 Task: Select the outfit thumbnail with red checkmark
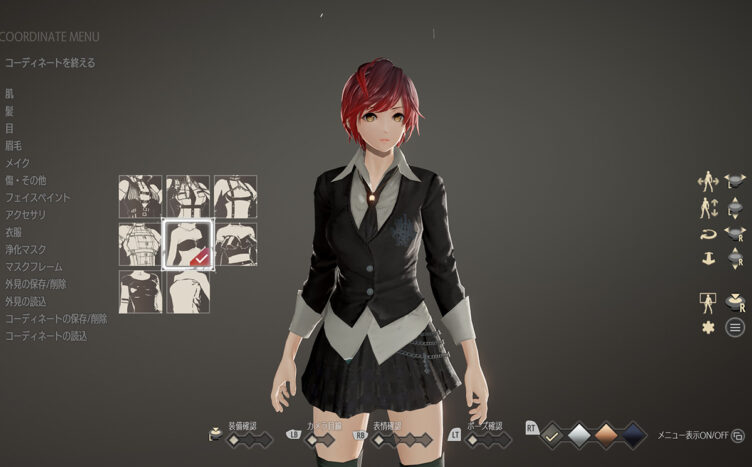pyautogui.click(x=187, y=244)
